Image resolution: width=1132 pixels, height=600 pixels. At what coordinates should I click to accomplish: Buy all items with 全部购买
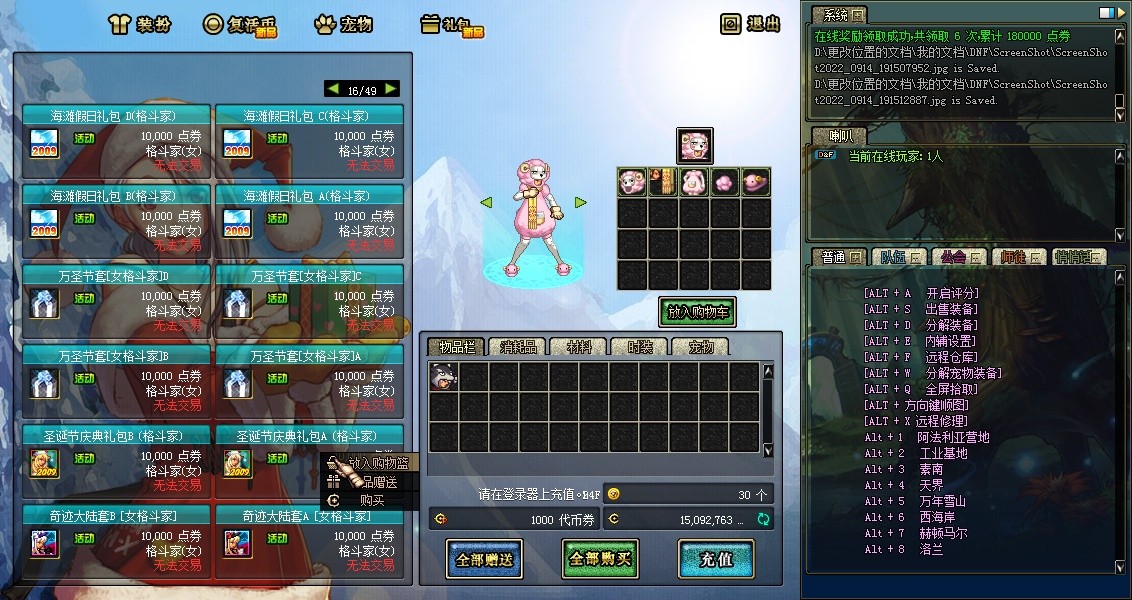[600, 559]
